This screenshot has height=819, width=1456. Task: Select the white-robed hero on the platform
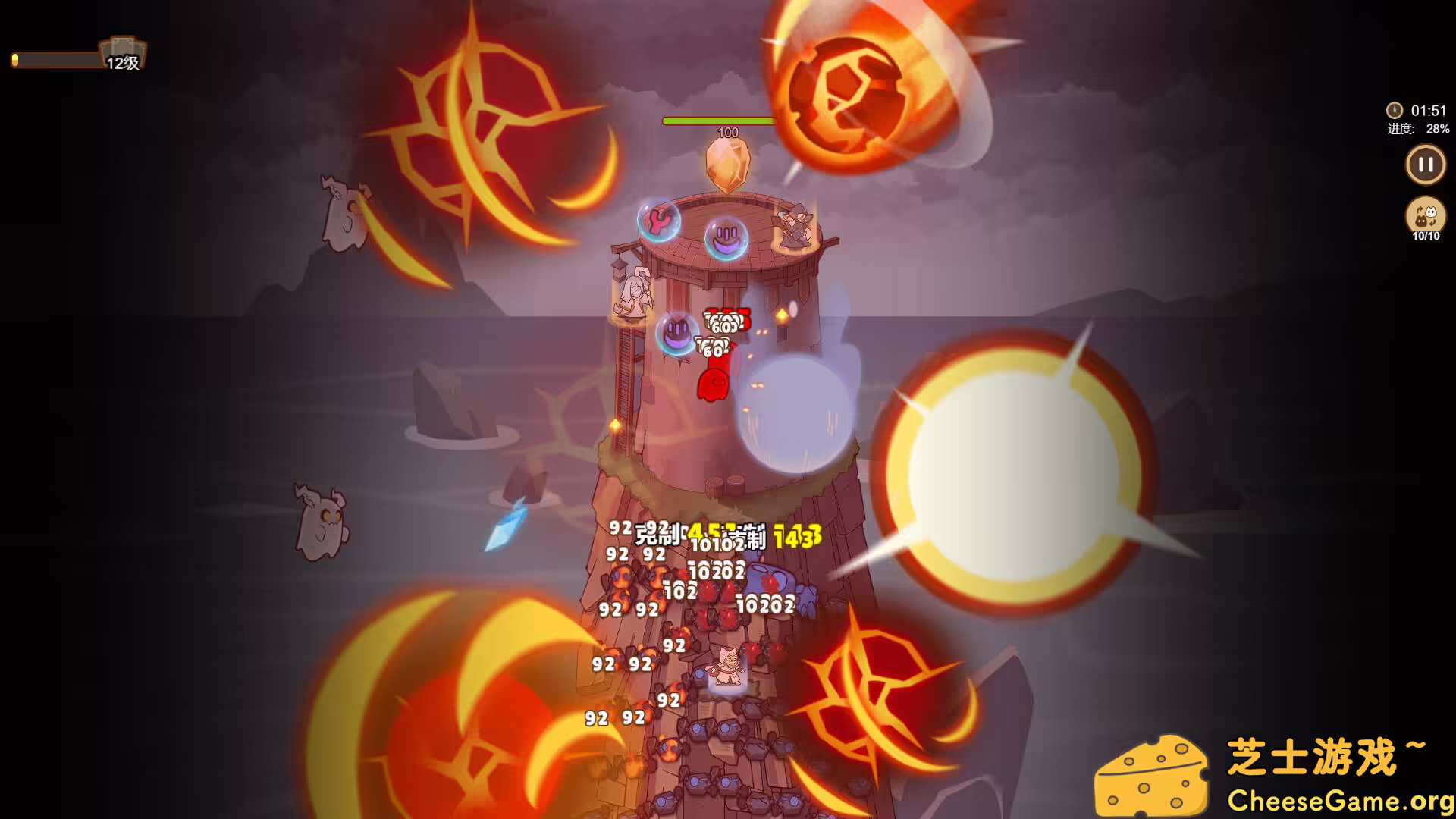pos(634,292)
